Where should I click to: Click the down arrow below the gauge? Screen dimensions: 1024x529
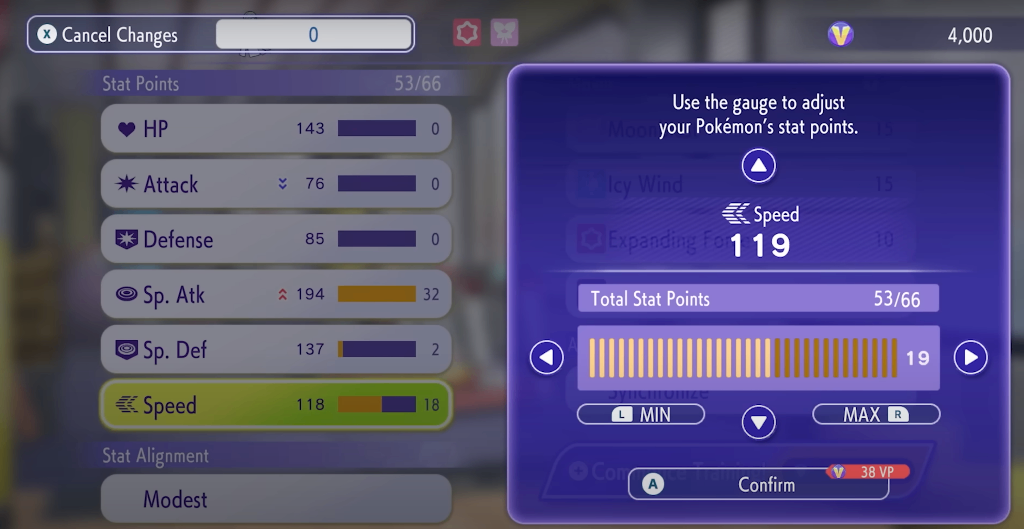pyautogui.click(x=759, y=422)
